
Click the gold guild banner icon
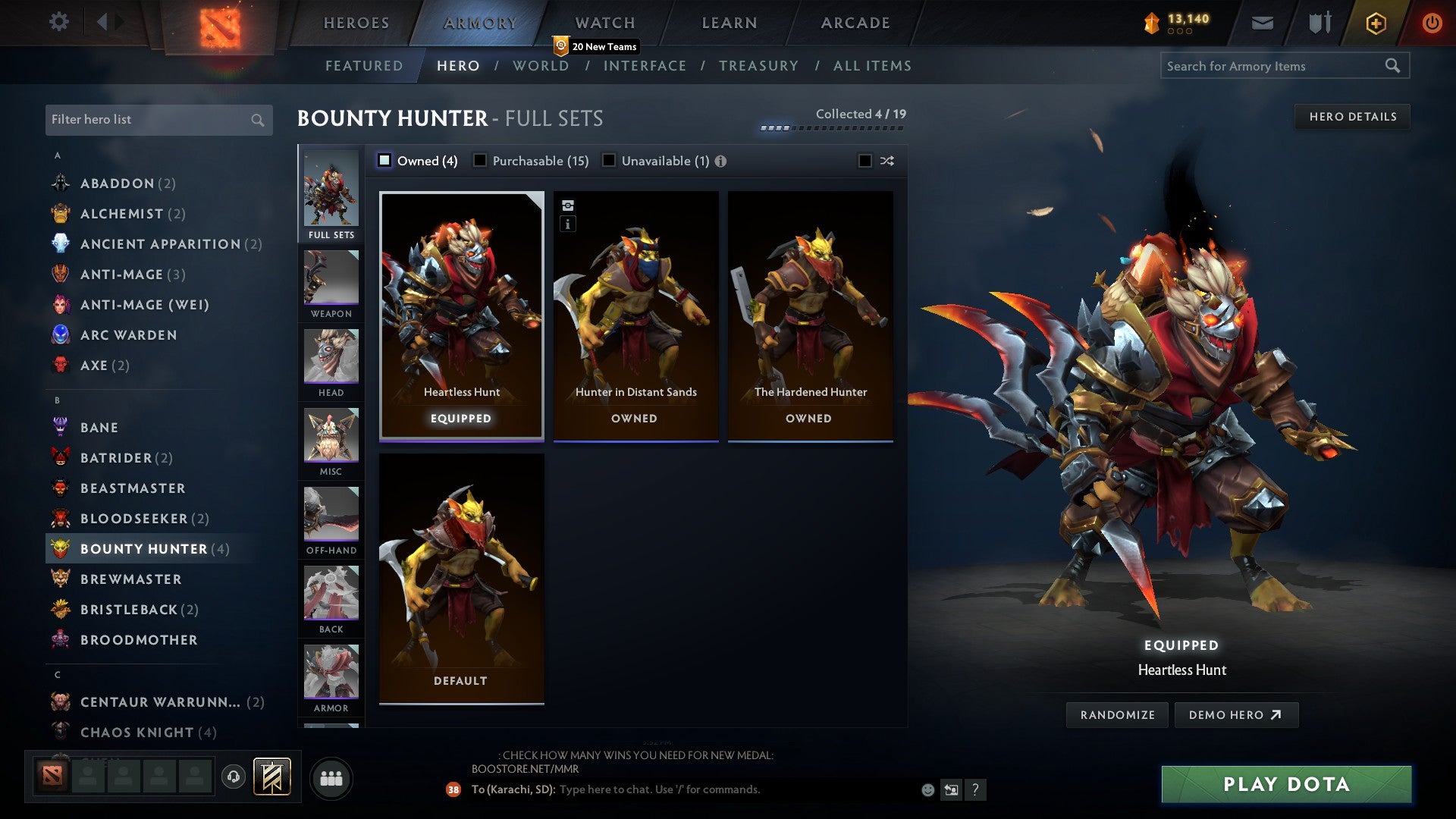click(272, 777)
